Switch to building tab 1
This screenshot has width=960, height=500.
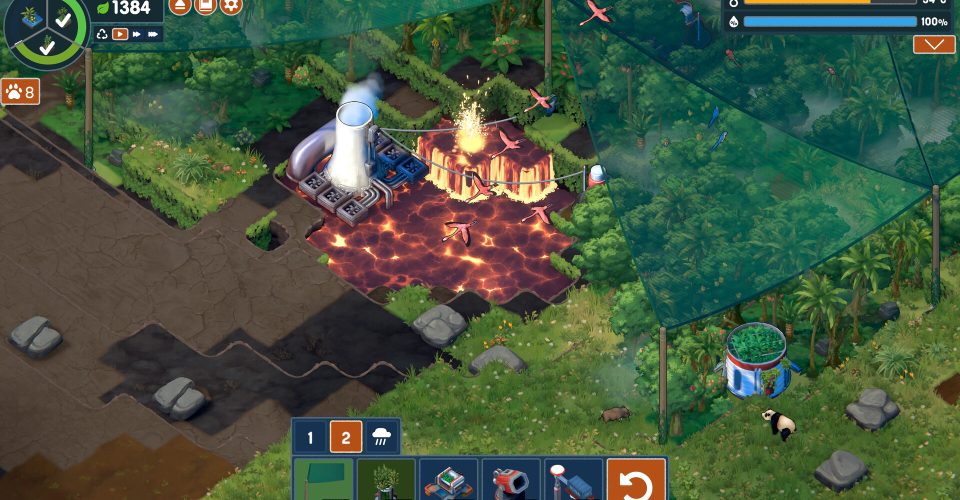point(310,437)
